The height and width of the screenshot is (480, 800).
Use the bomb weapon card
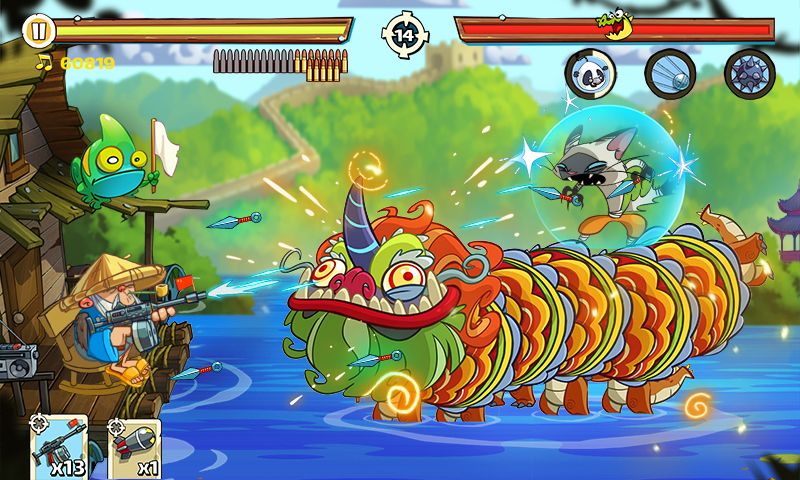[134, 448]
